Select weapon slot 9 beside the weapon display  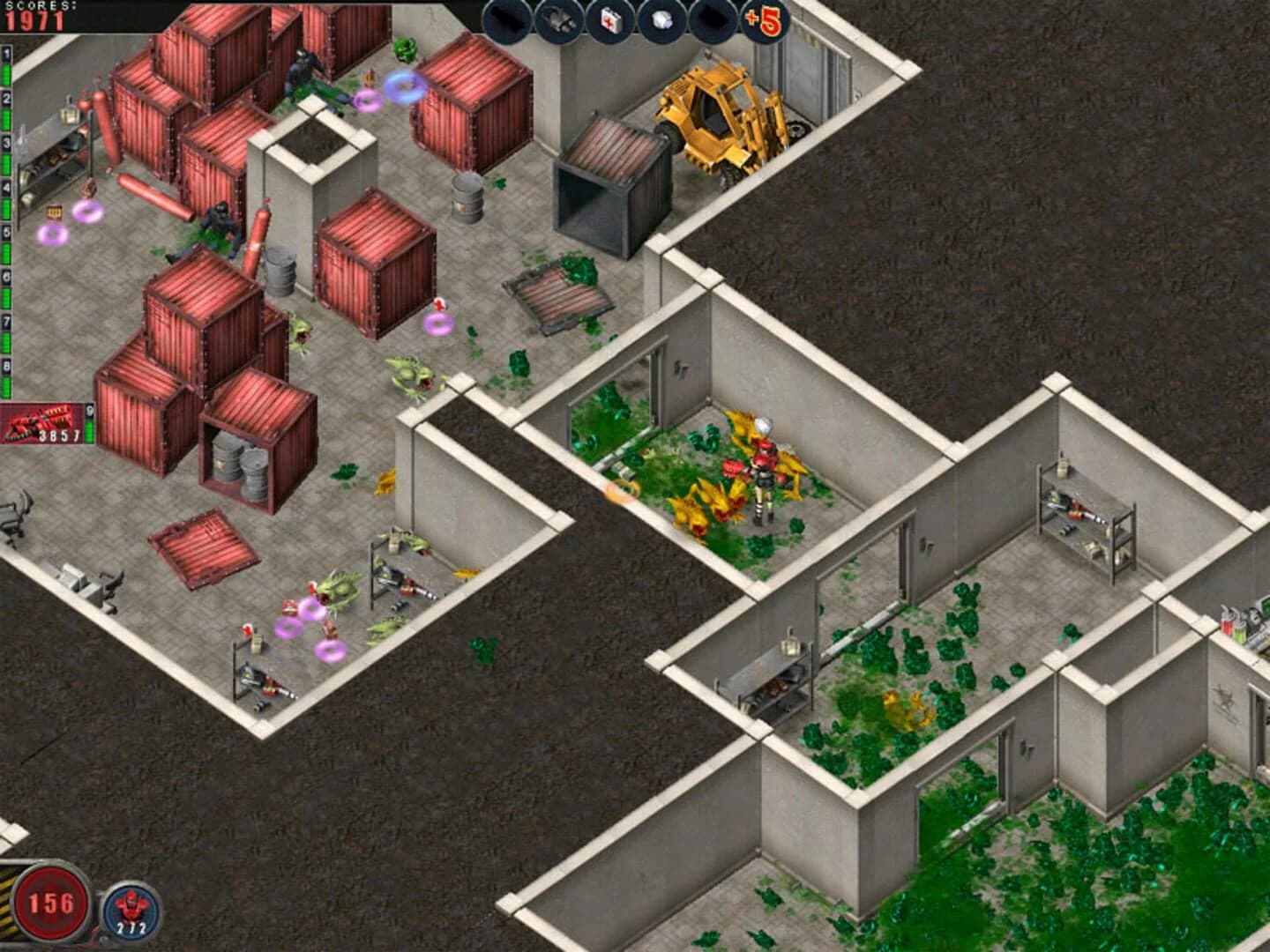pos(88,412)
